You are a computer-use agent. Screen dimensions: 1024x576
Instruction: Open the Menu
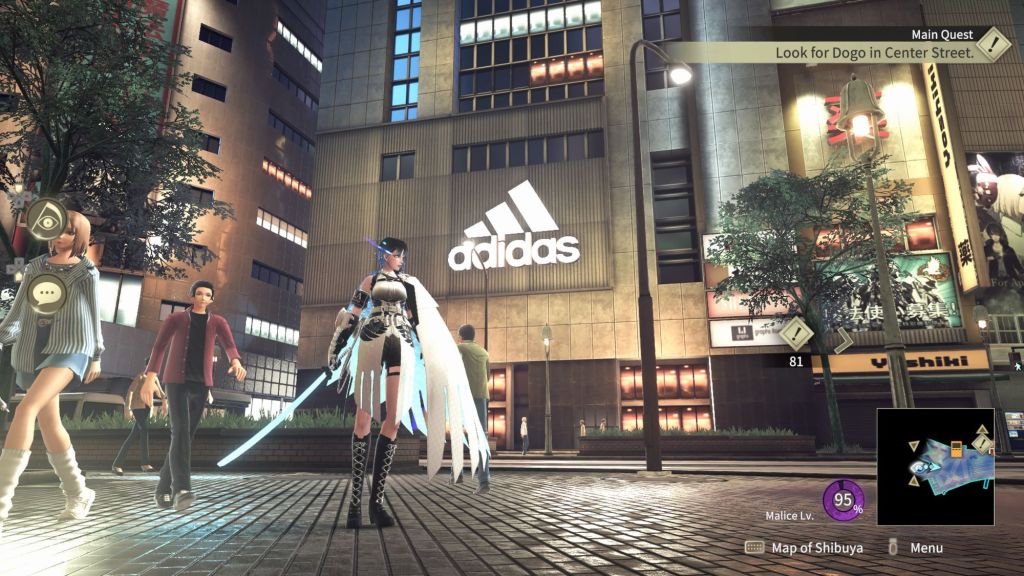(x=916, y=548)
